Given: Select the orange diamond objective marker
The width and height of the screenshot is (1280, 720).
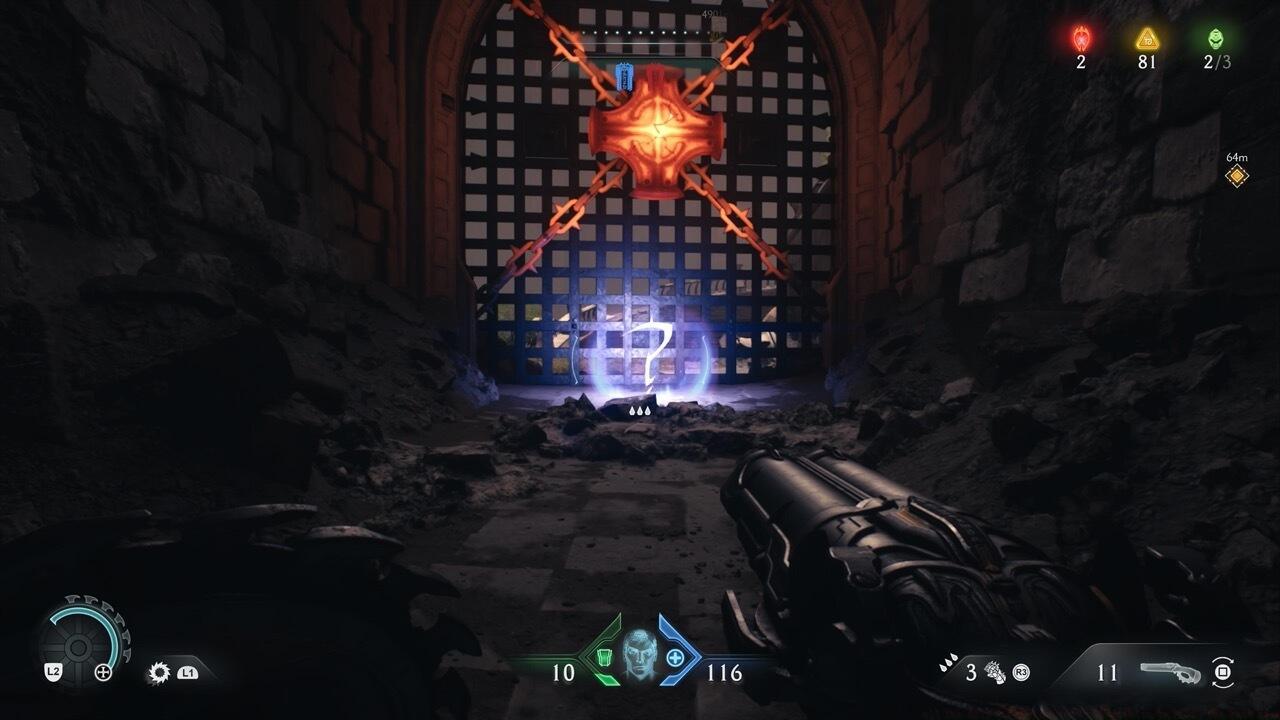Looking at the screenshot, I should (1237, 176).
